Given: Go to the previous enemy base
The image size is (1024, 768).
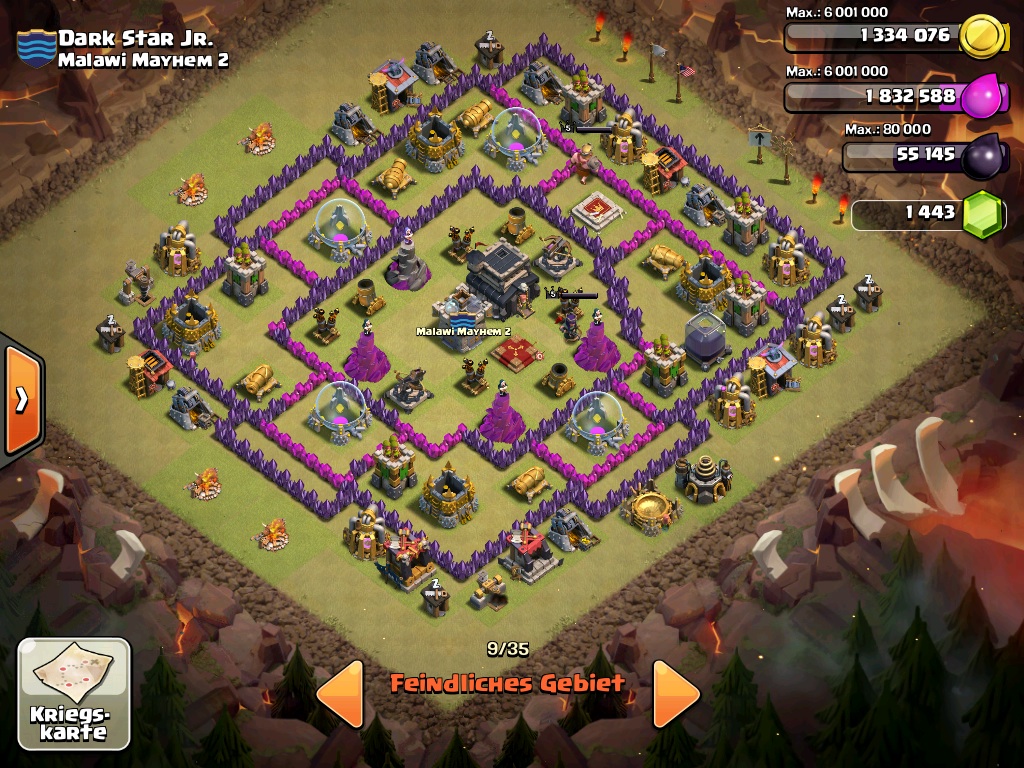Looking at the screenshot, I should (x=340, y=692).
